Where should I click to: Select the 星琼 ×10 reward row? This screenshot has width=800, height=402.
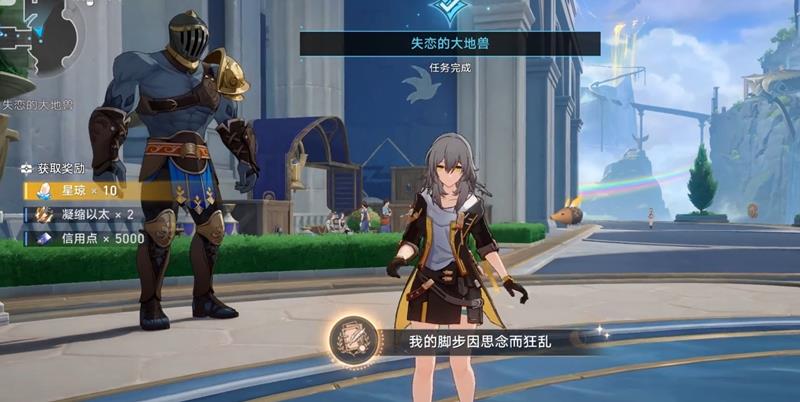click(x=85, y=190)
